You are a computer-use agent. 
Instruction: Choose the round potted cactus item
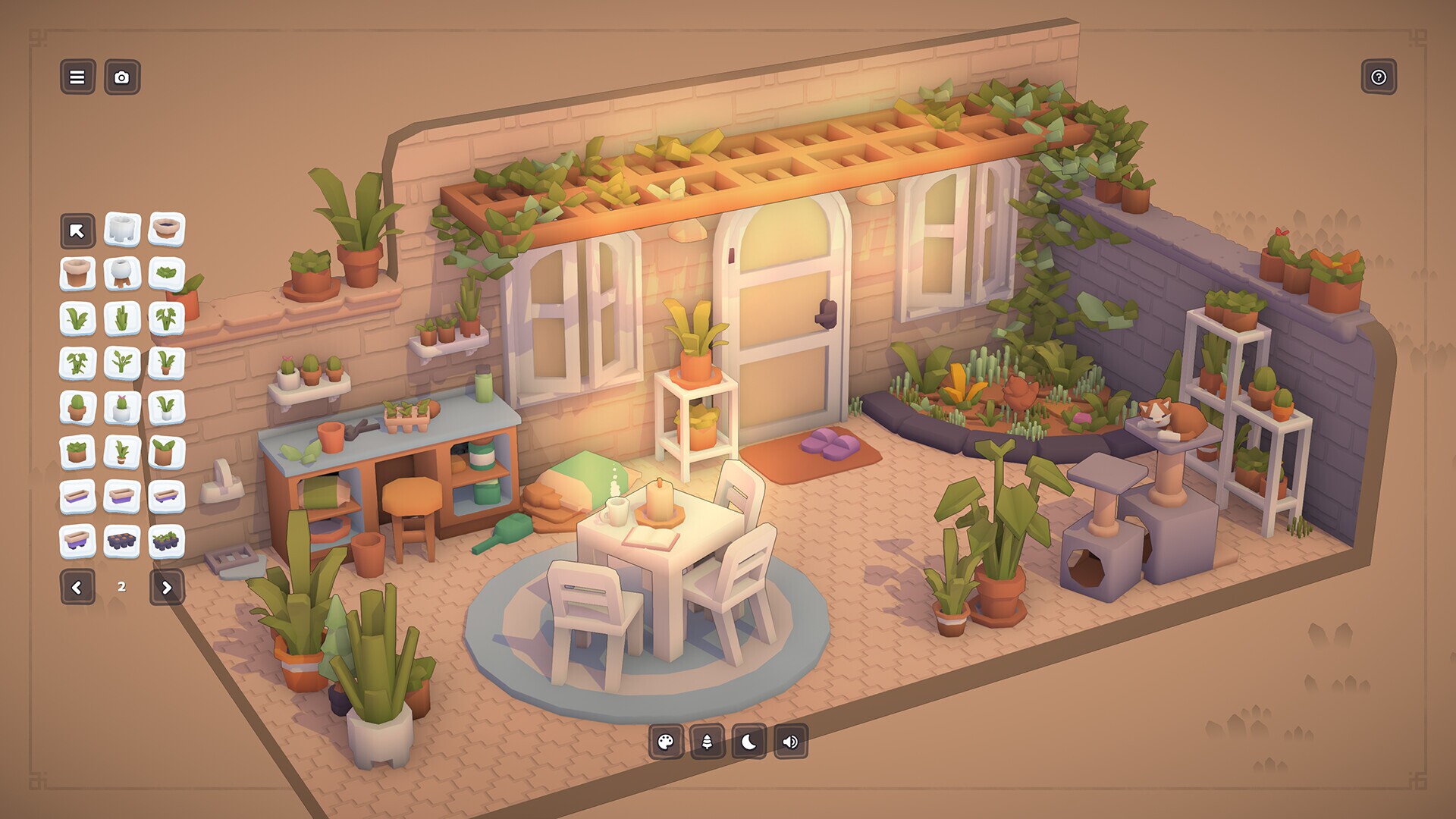[x=77, y=408]
